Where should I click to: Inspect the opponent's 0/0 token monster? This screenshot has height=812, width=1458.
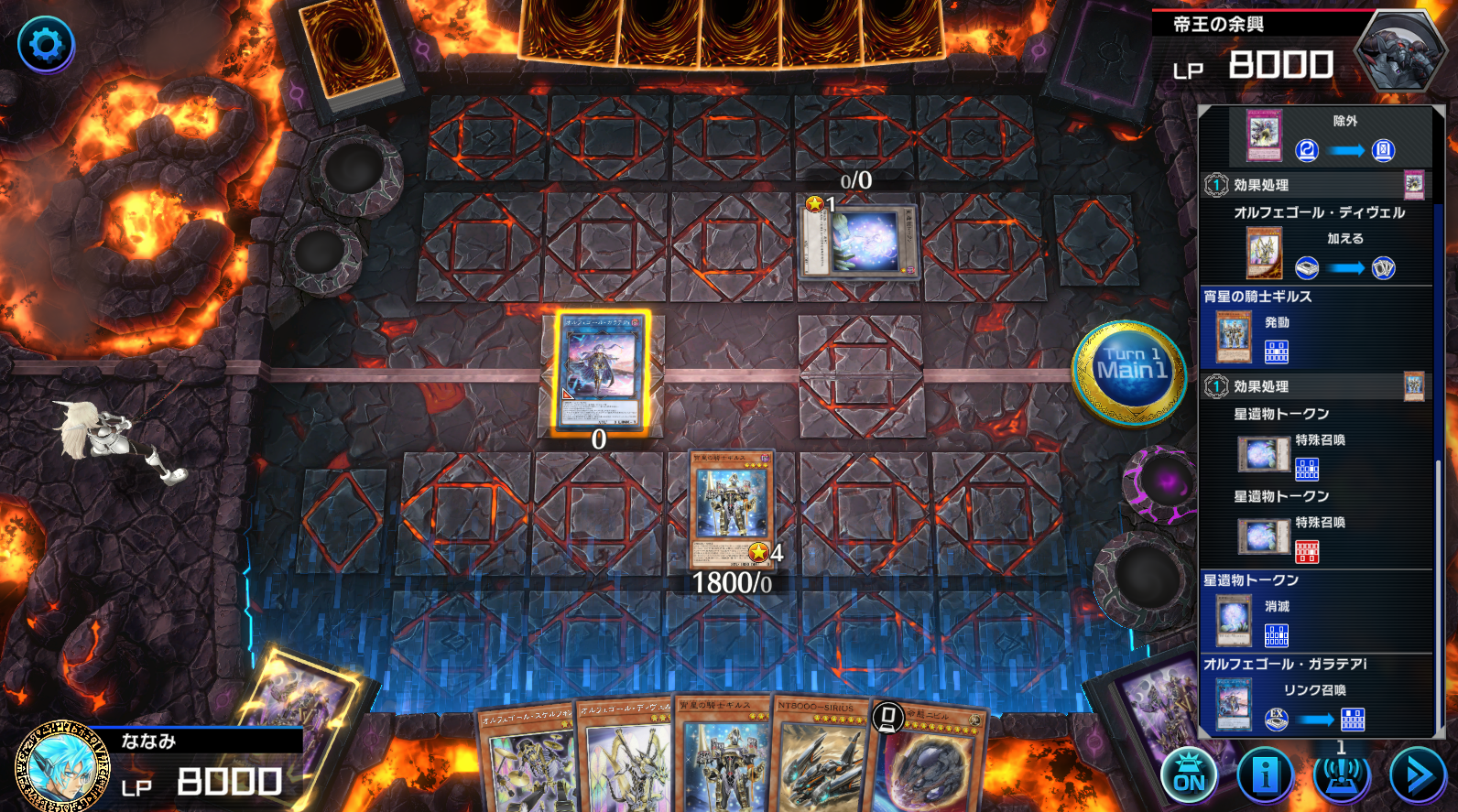pyautogui.click(x=859, y=242)
